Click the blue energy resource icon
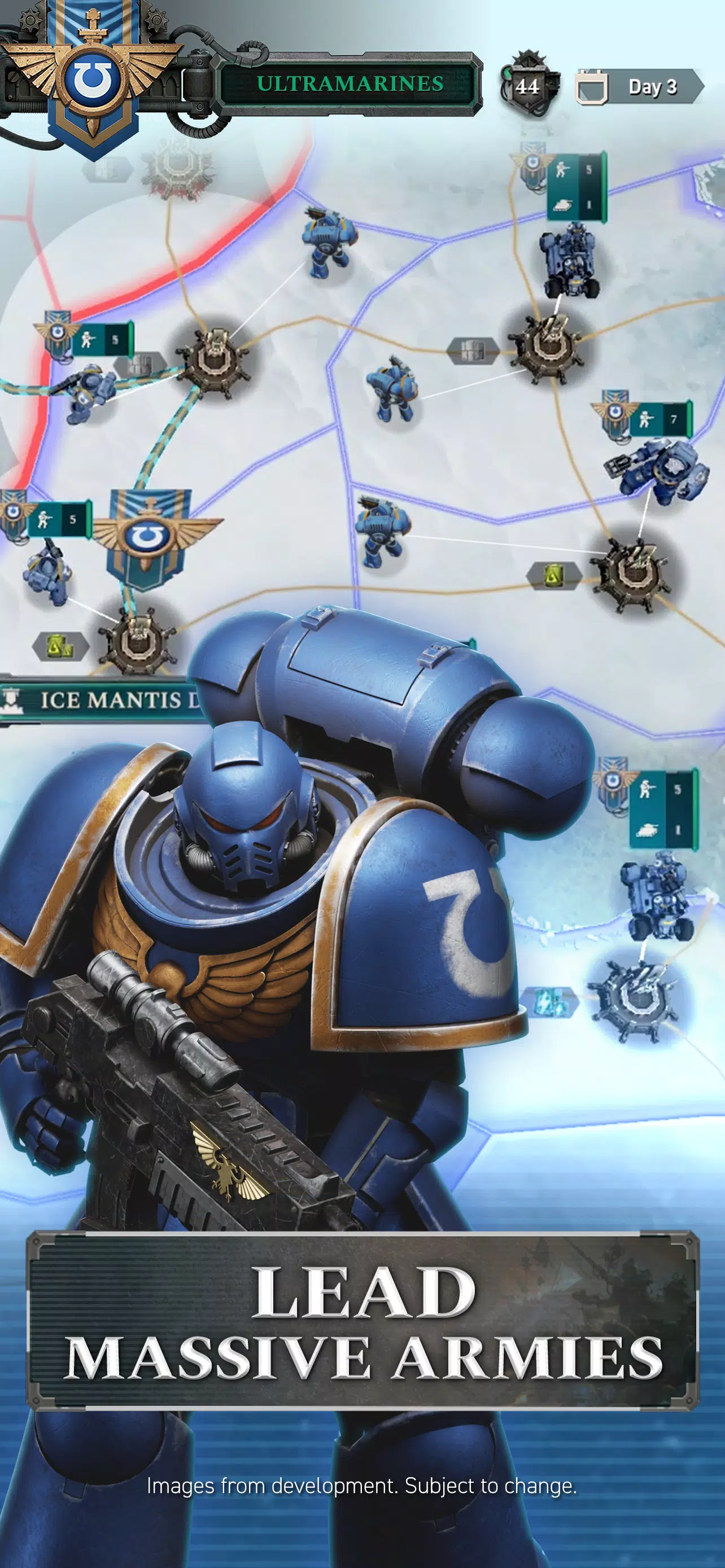The image size is (725, 1568). (548, 1002)
